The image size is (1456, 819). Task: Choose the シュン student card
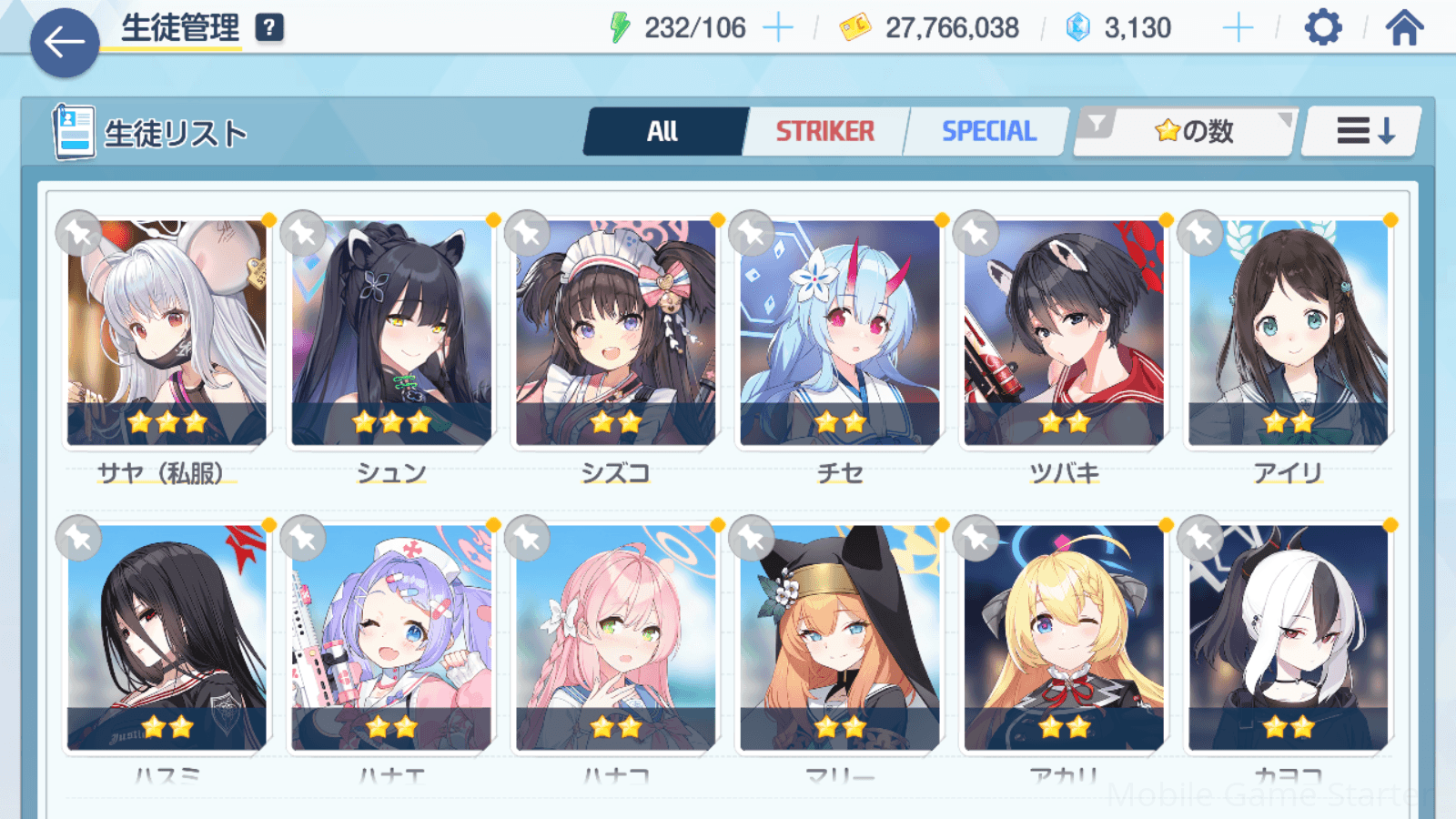(x=391, y=333)
